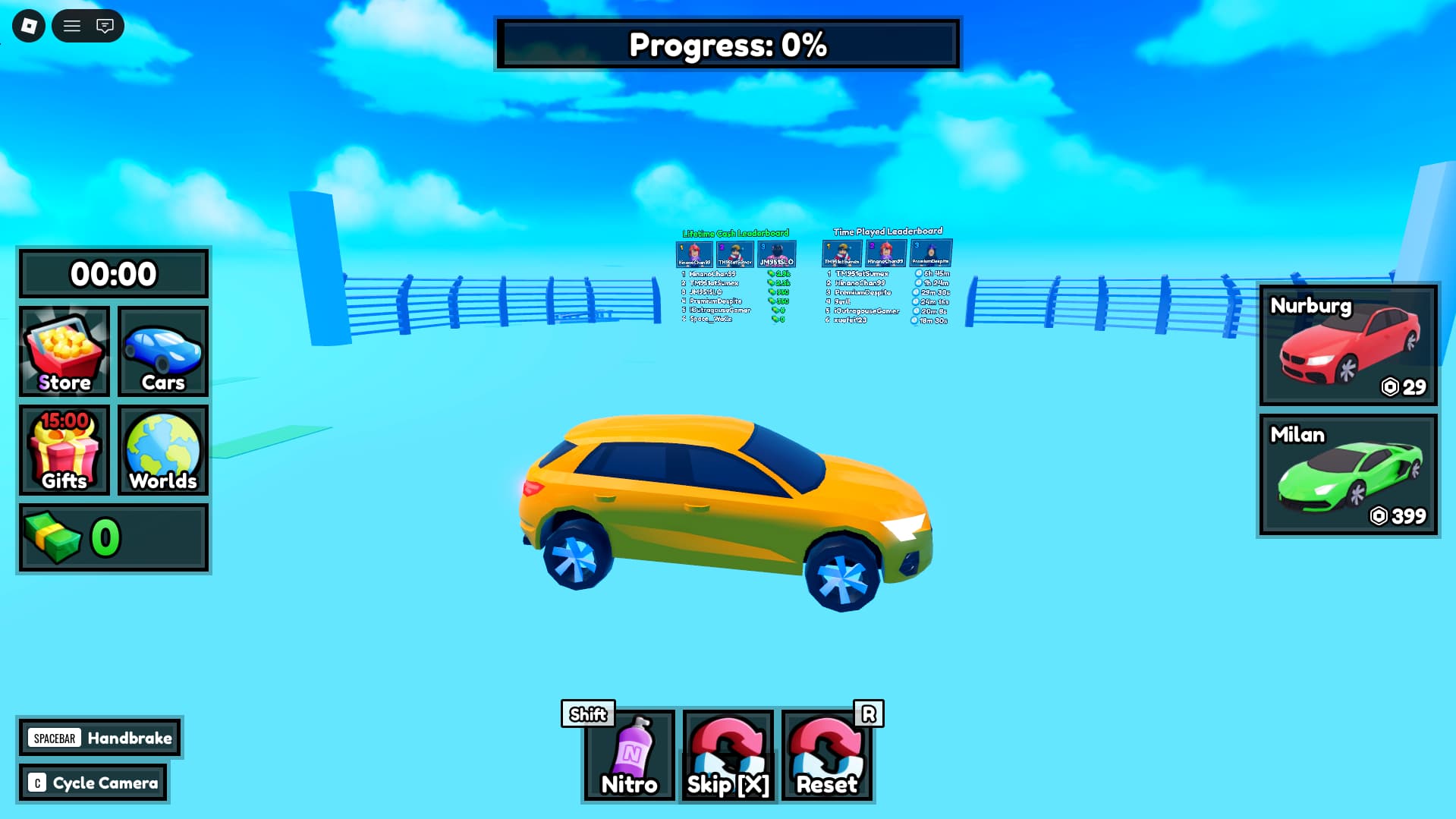Purchase the Milan car for 399 Robux
The height and width of the screenshot is (819, 1456).
(1348, 474)
